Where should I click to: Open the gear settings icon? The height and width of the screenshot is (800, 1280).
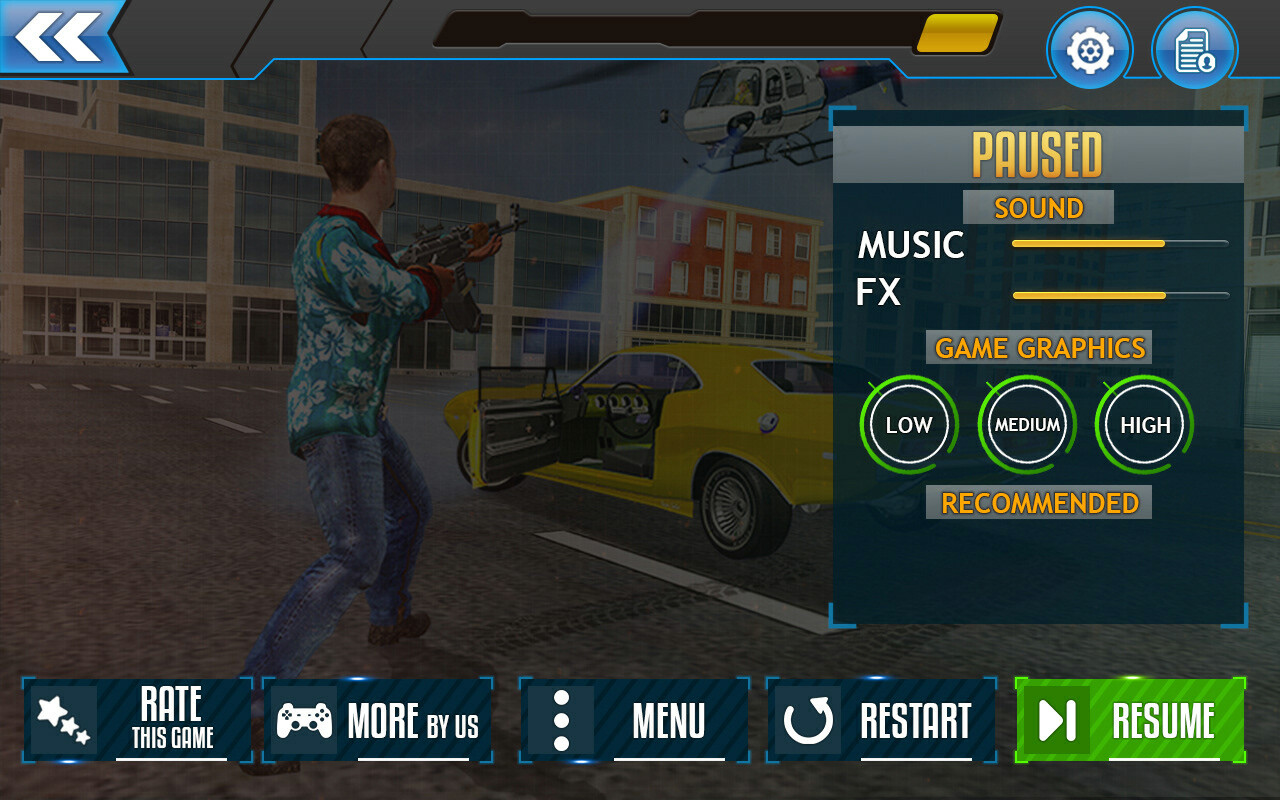[1089, 50]
